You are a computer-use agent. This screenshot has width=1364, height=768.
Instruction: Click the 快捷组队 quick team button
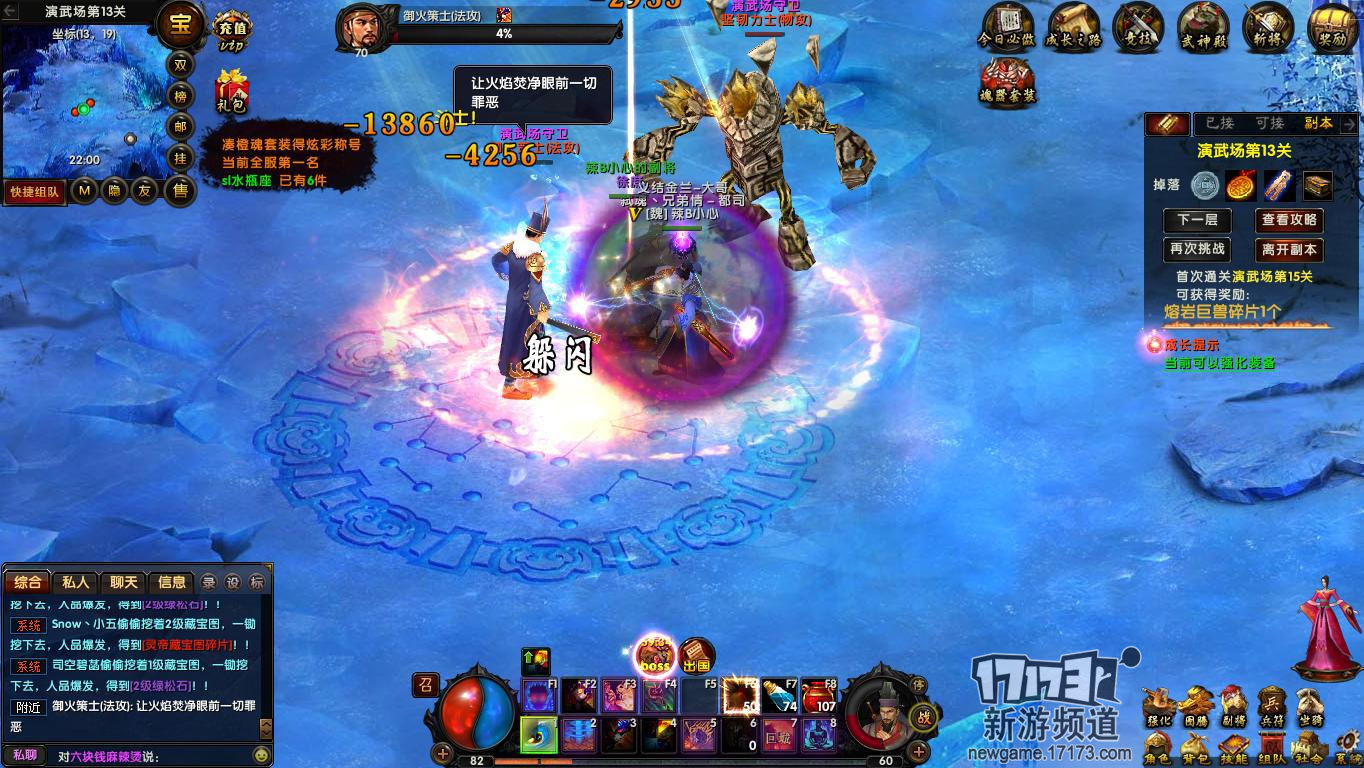click(x=34, y=191)
